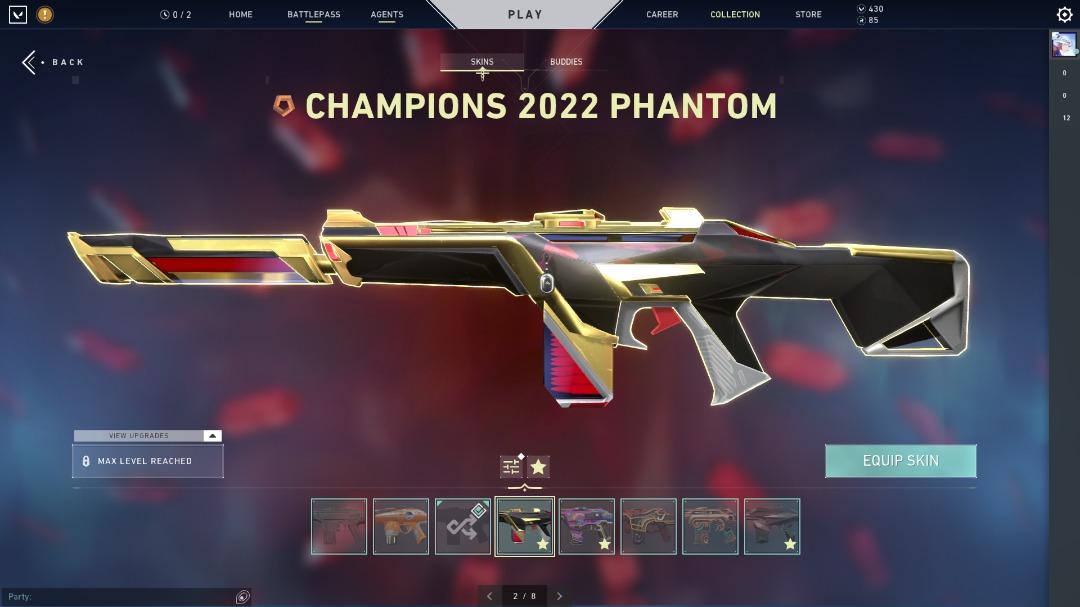This screenshot has width=1080, height=607.
Task: Equip the Champions 2022 Phantom skin
Action: click(900, 461)
